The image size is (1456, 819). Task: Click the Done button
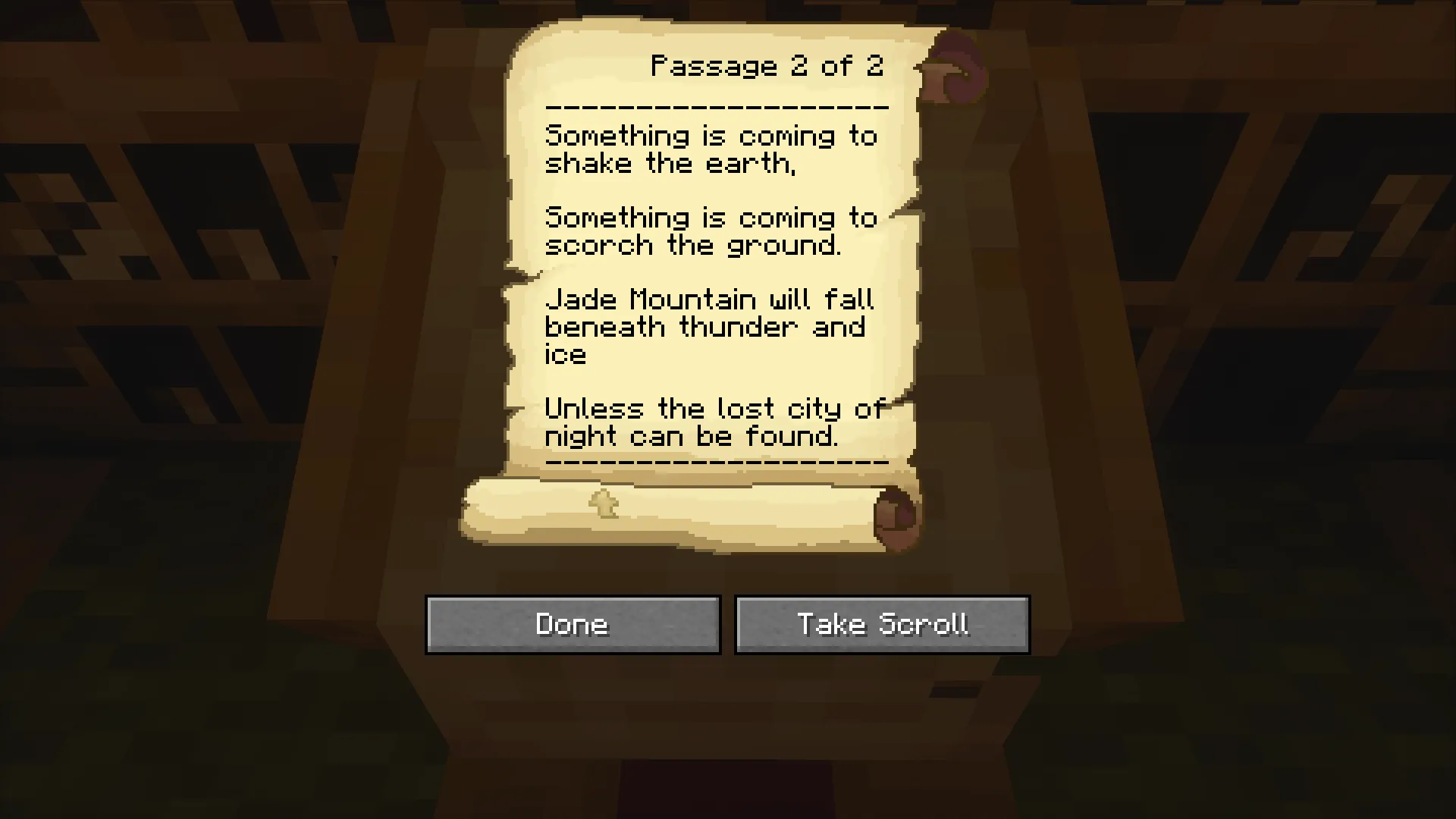[x=573, y=624]
